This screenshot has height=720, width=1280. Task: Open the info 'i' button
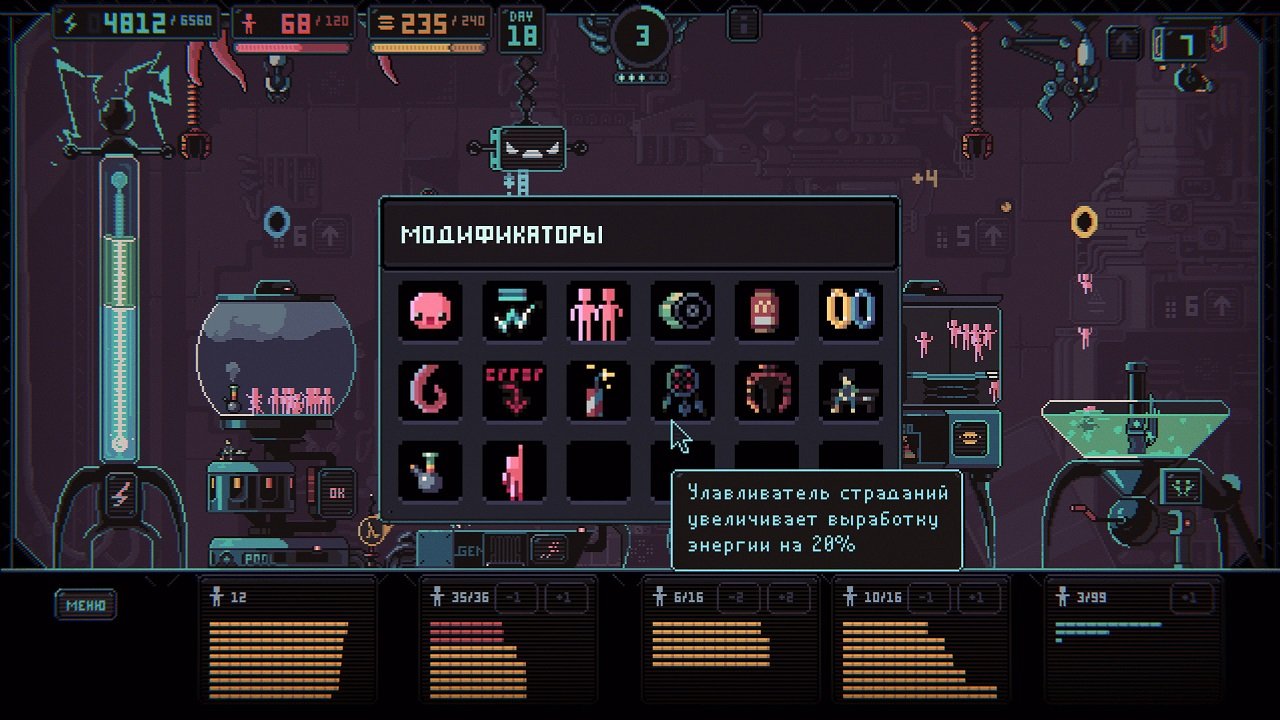(743, 22)
